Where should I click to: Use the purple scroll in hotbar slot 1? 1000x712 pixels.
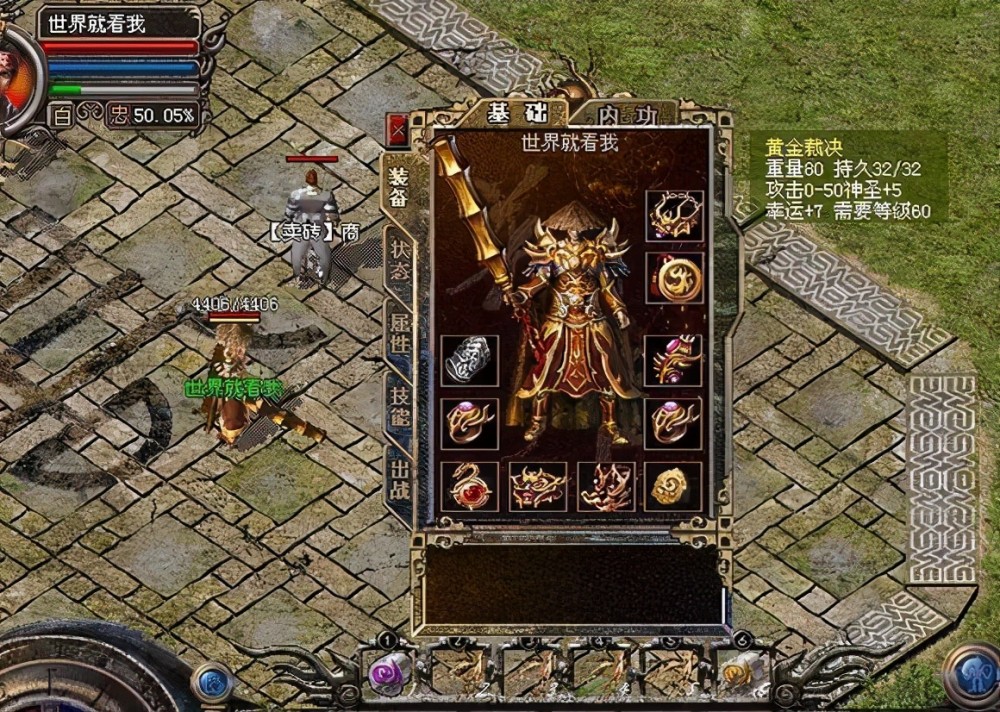[x=388, y=671]
